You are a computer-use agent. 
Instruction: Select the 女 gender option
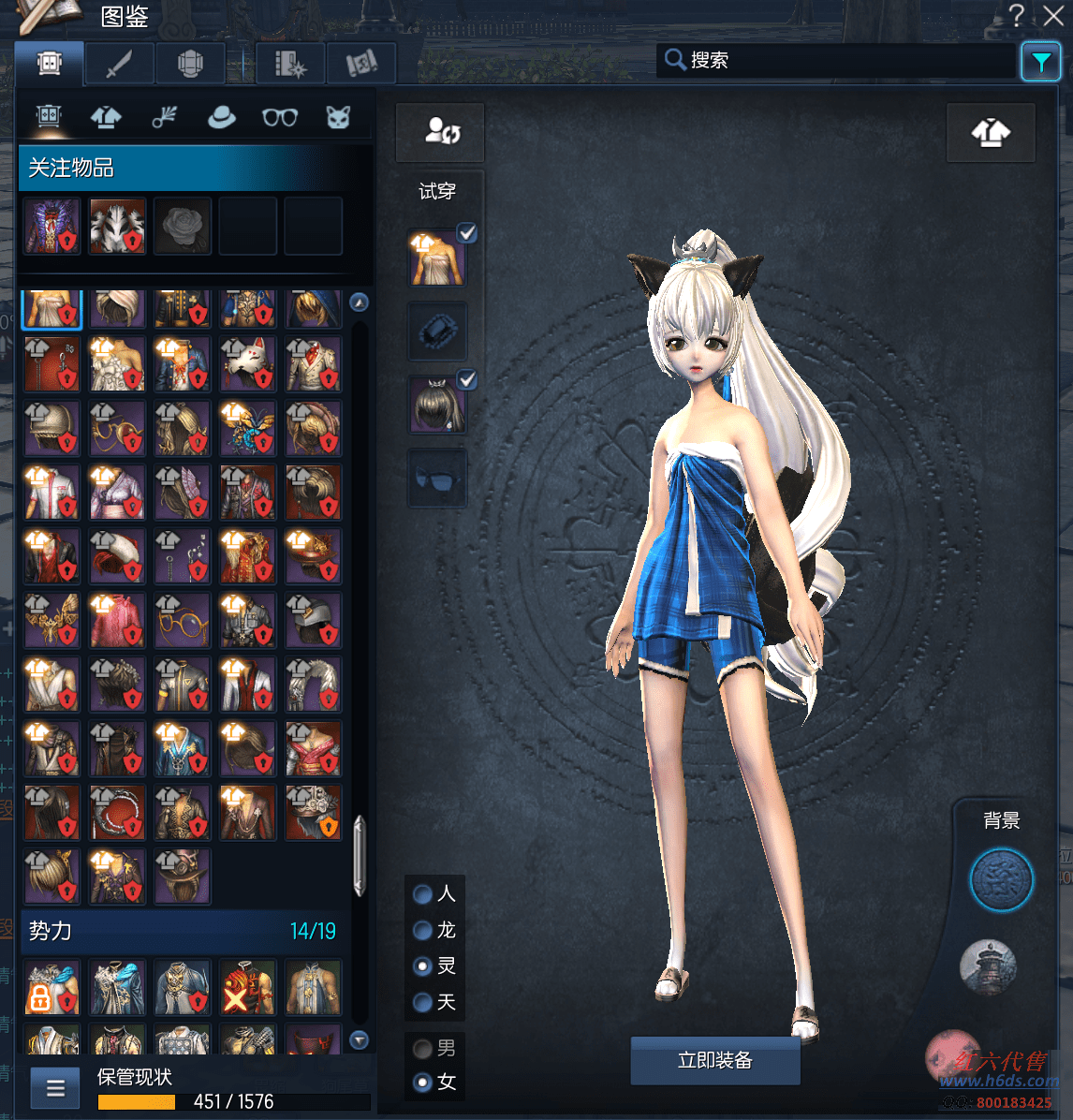click(423, 1083)
